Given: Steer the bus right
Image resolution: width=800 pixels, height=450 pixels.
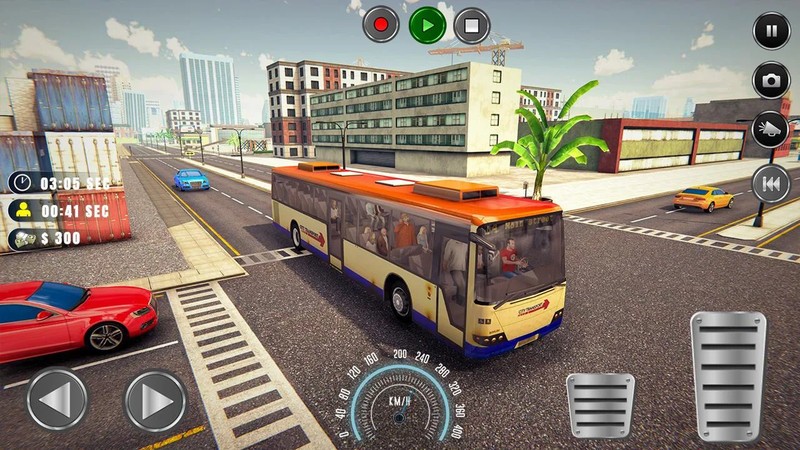Looking at the screenshot, I should (x=155, y=400).
